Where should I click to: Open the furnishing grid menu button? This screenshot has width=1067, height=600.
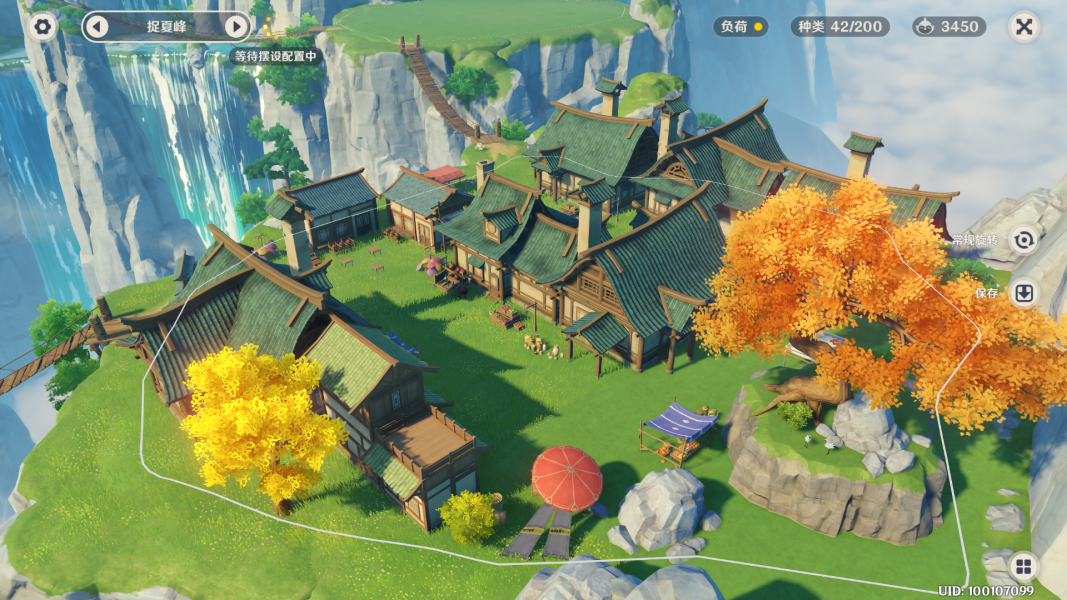tap(1023, 567)
